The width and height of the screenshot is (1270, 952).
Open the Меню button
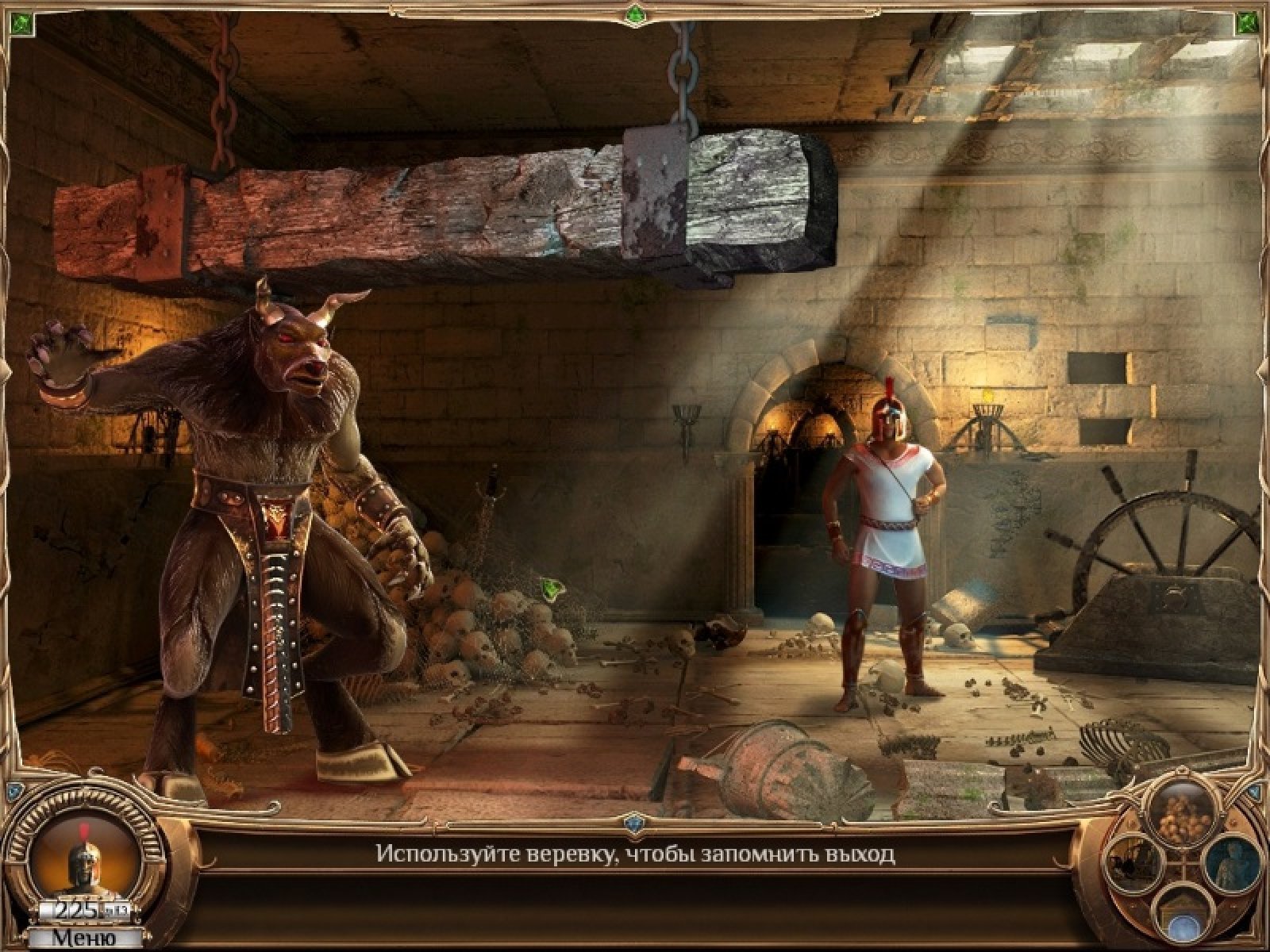pyautogui.click(x=84, y=937)
